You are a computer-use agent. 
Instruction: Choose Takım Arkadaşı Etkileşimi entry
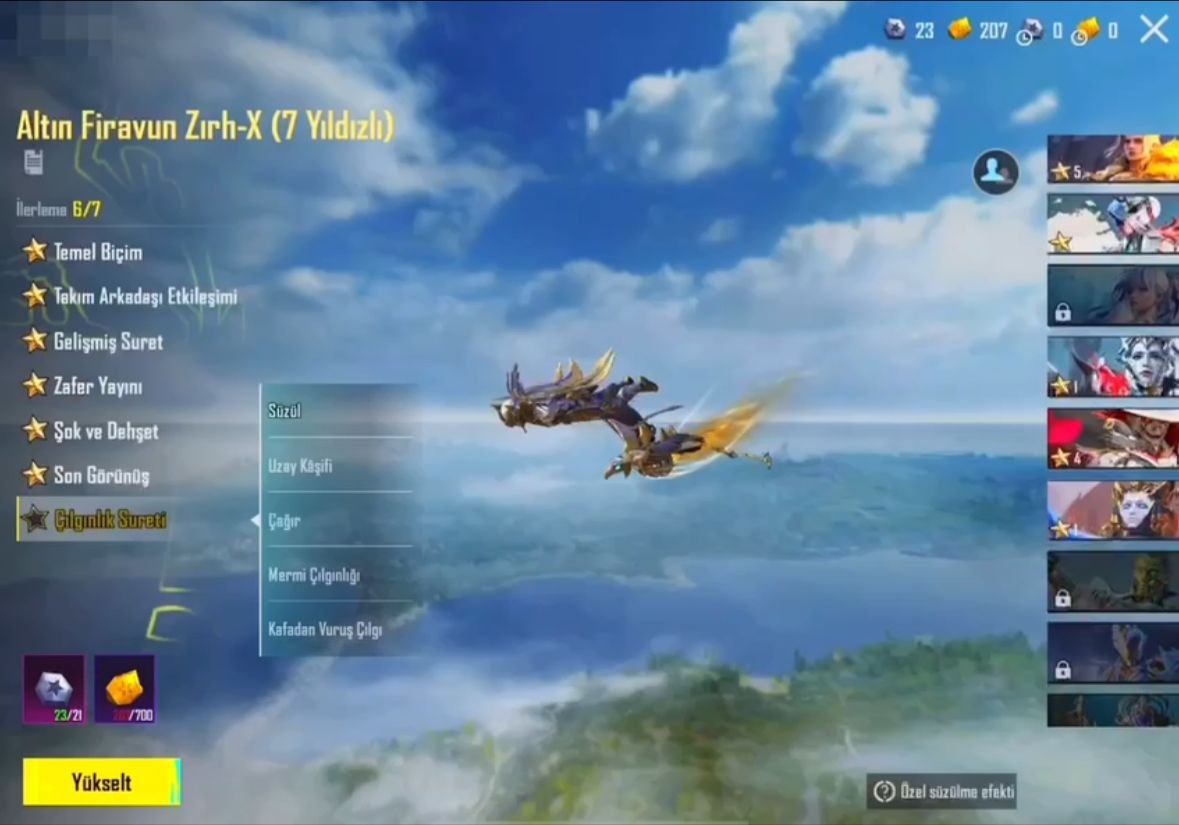[x=144, y=296]
